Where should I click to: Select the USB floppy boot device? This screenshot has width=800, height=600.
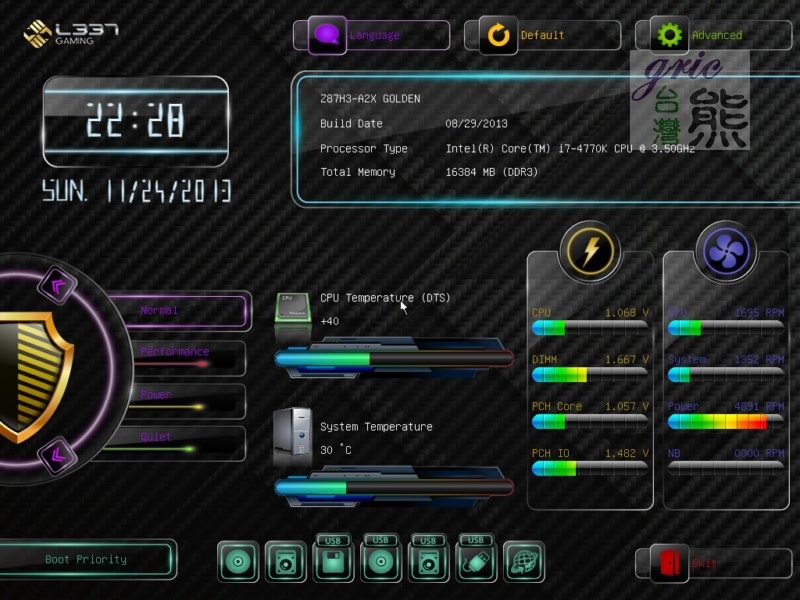[333, 560]
